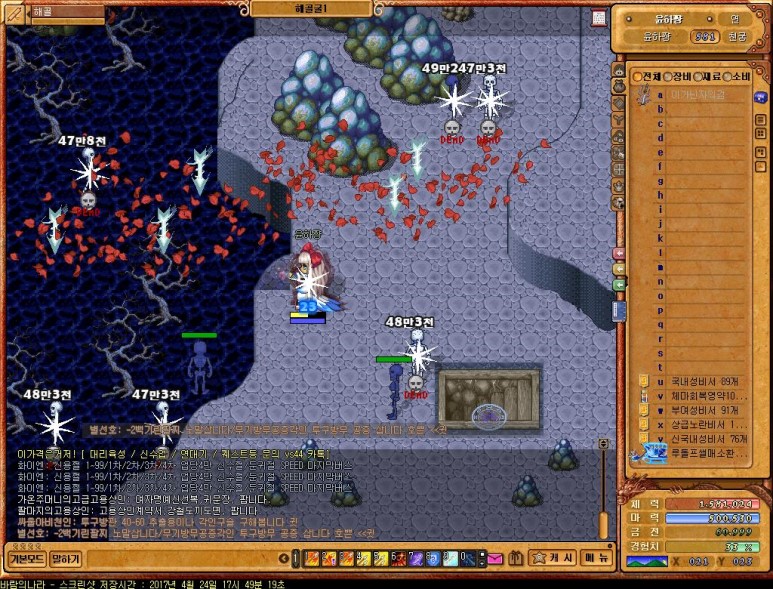Open the 캐시 cash shop
This screenshot has height=589, width=773.
point(552,558)
